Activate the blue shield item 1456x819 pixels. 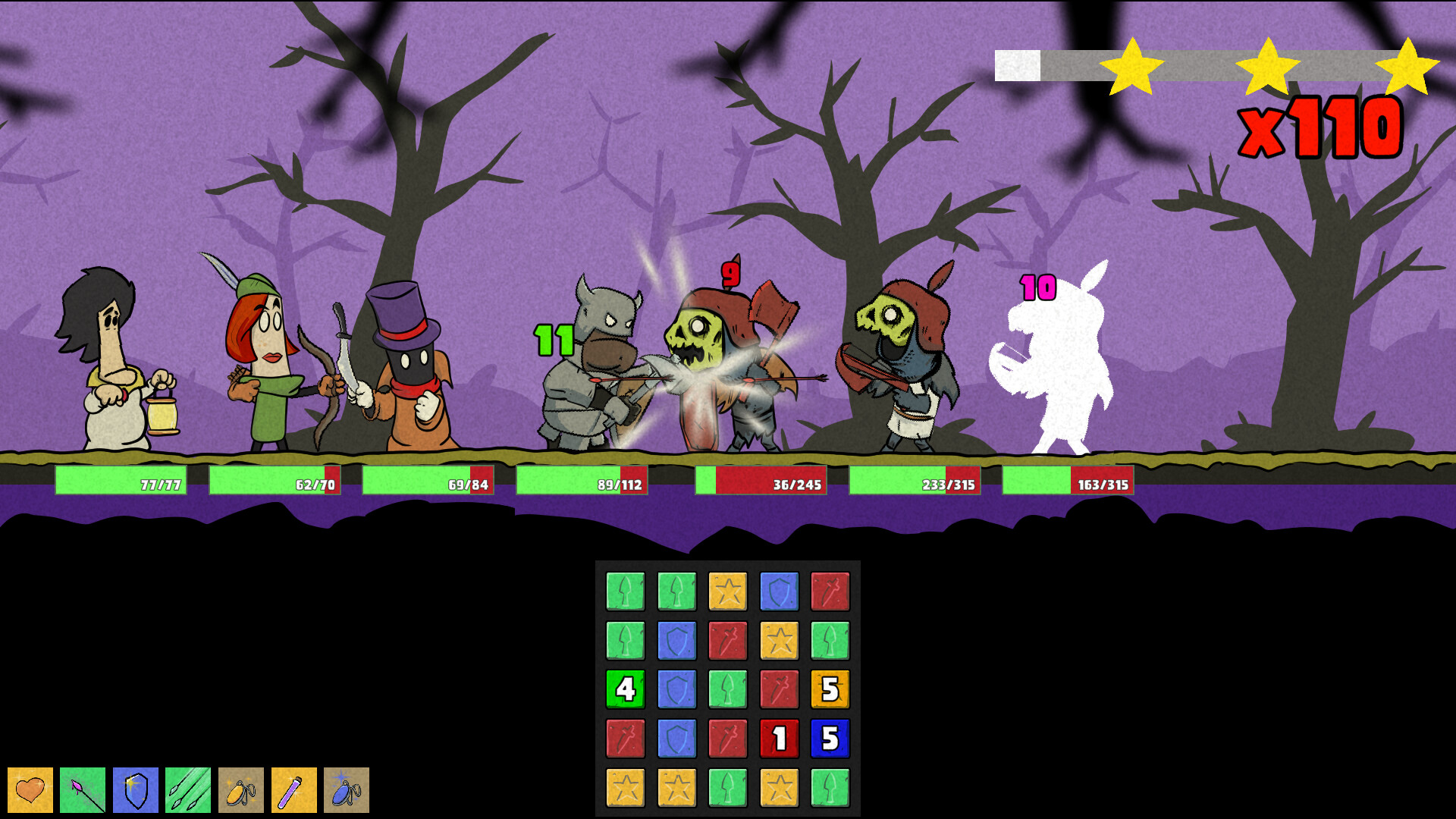click(135, 789)
